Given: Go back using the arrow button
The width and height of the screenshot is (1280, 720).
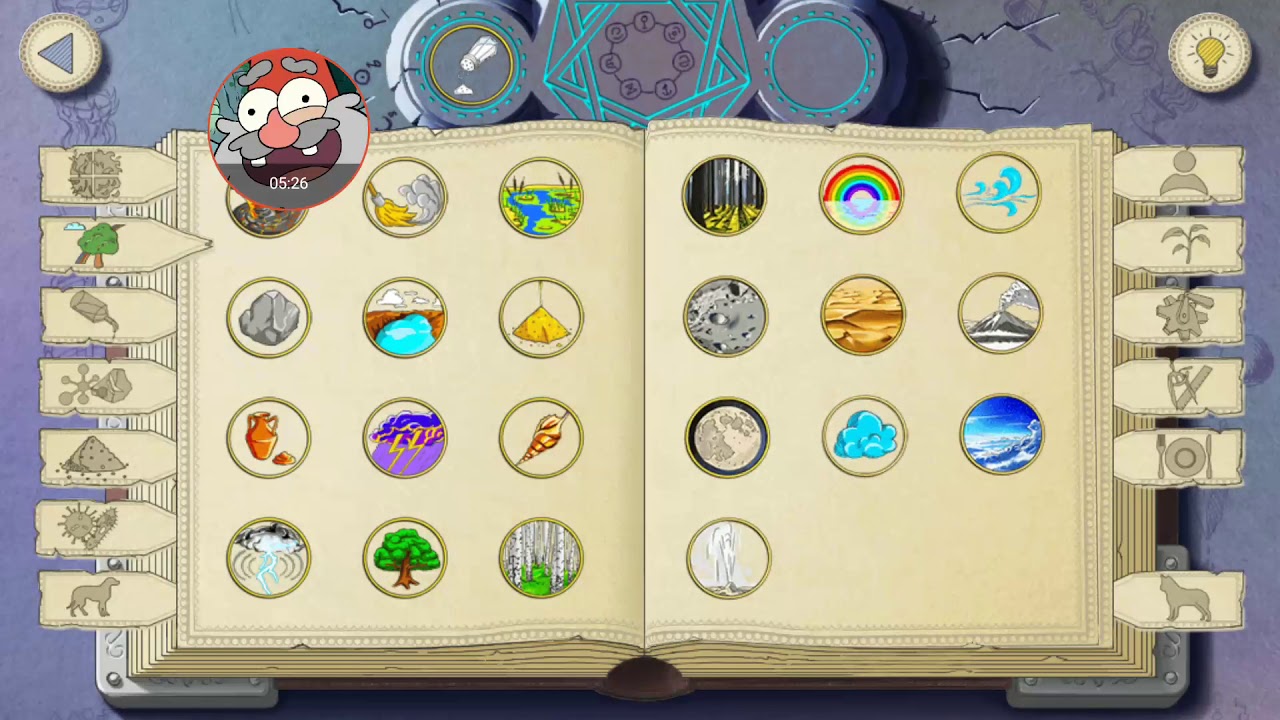Looking at the screenshot, I should (58, 55).
